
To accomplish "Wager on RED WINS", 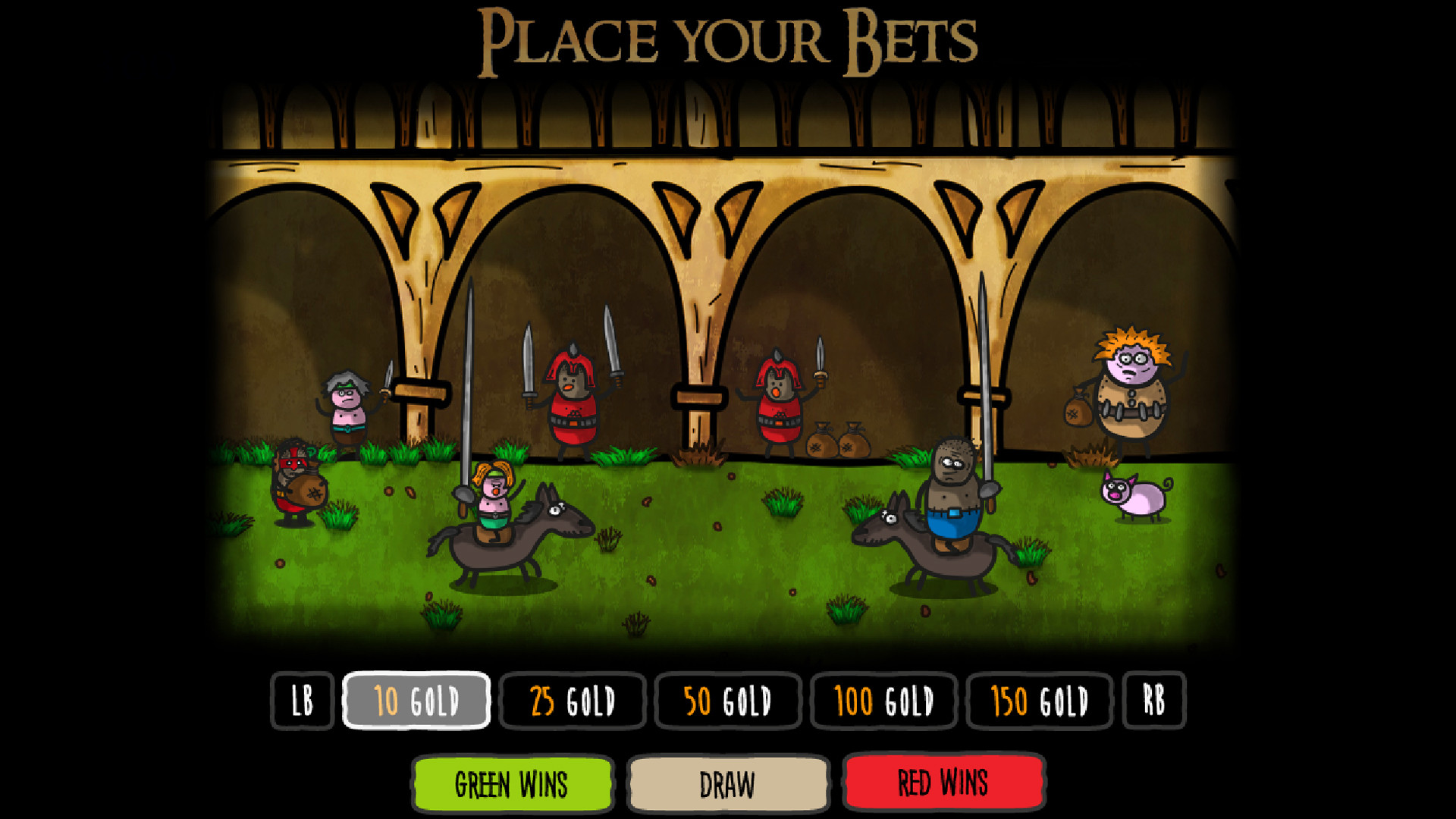I will pos(943,784).
